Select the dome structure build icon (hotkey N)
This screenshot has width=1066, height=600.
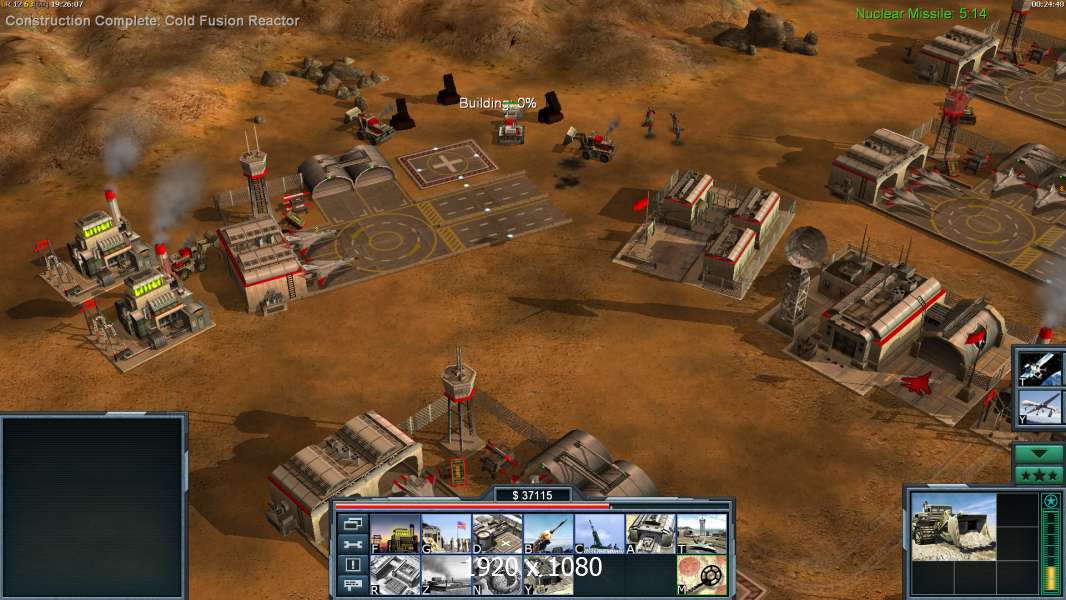click(497, 574)
